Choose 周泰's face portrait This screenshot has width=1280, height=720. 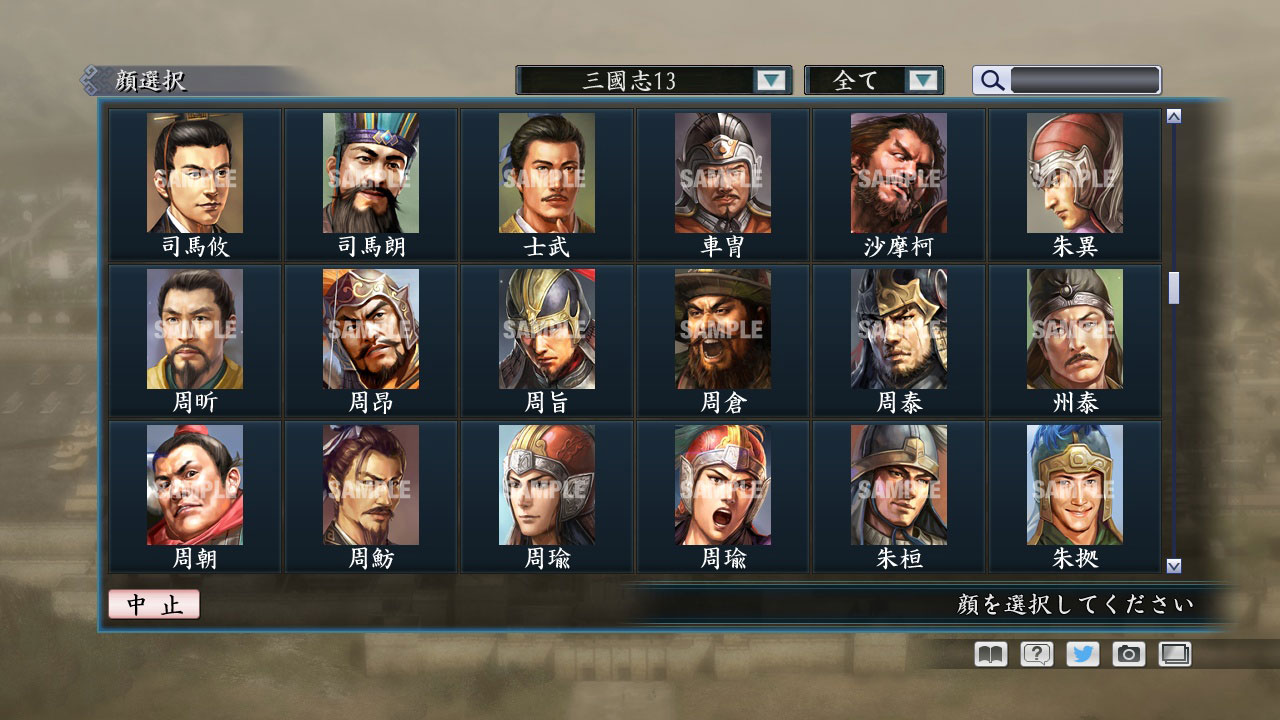pos(897,330)
